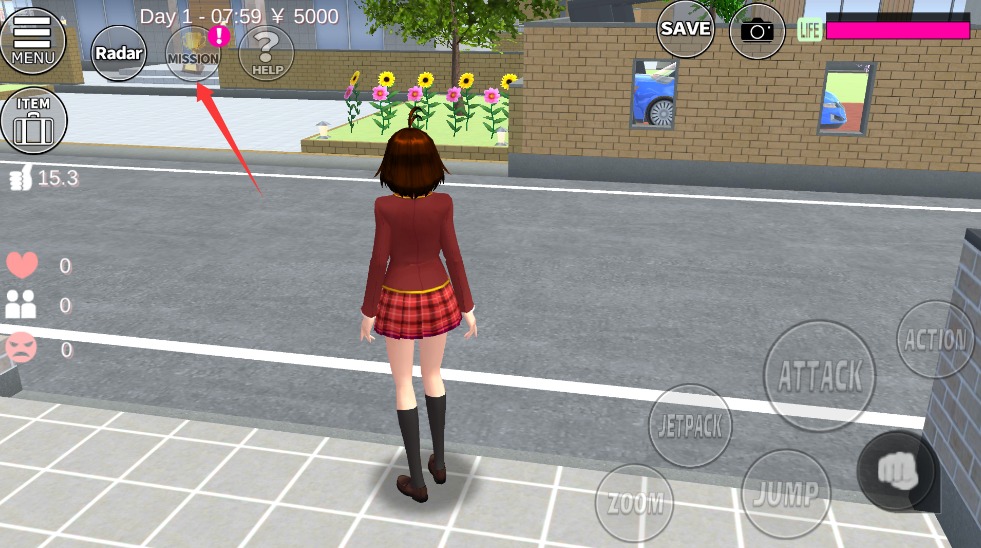This screenshot has width=981, height=548.
Task: Tap the ACTION button
Action: [934, 340]
